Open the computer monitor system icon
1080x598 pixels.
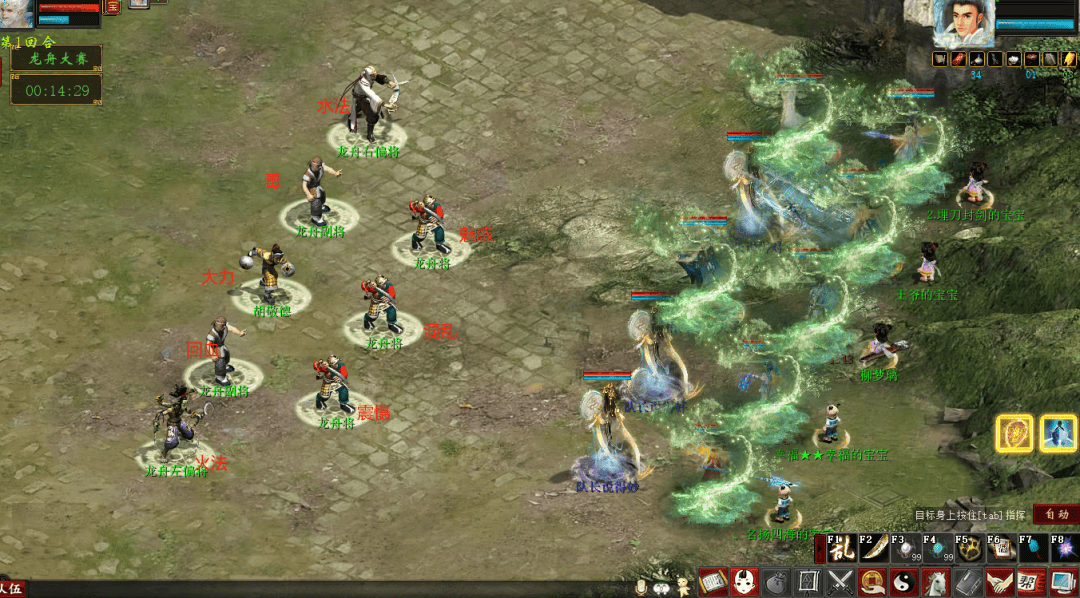pos(1062,581)
